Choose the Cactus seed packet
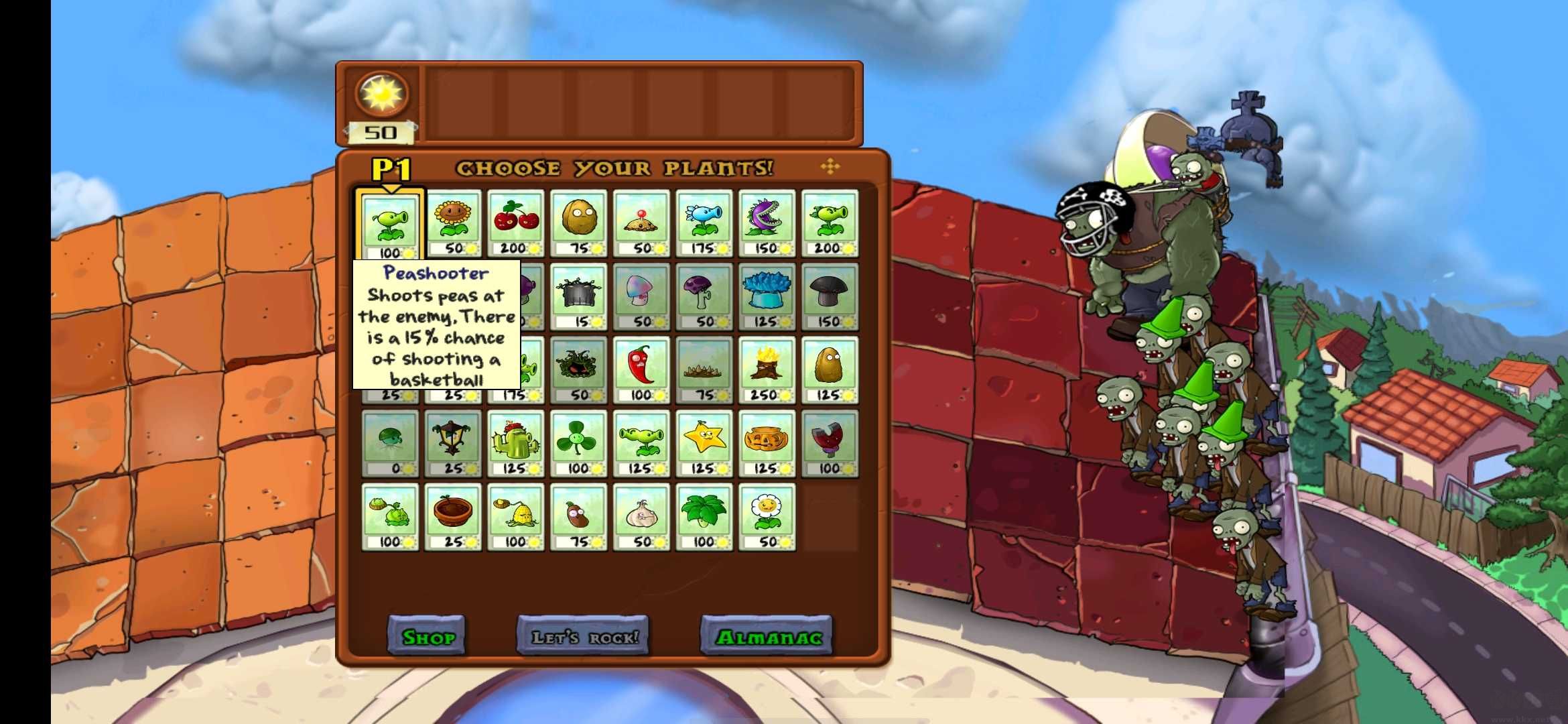 pyautogui.click(x=515, y=444)
